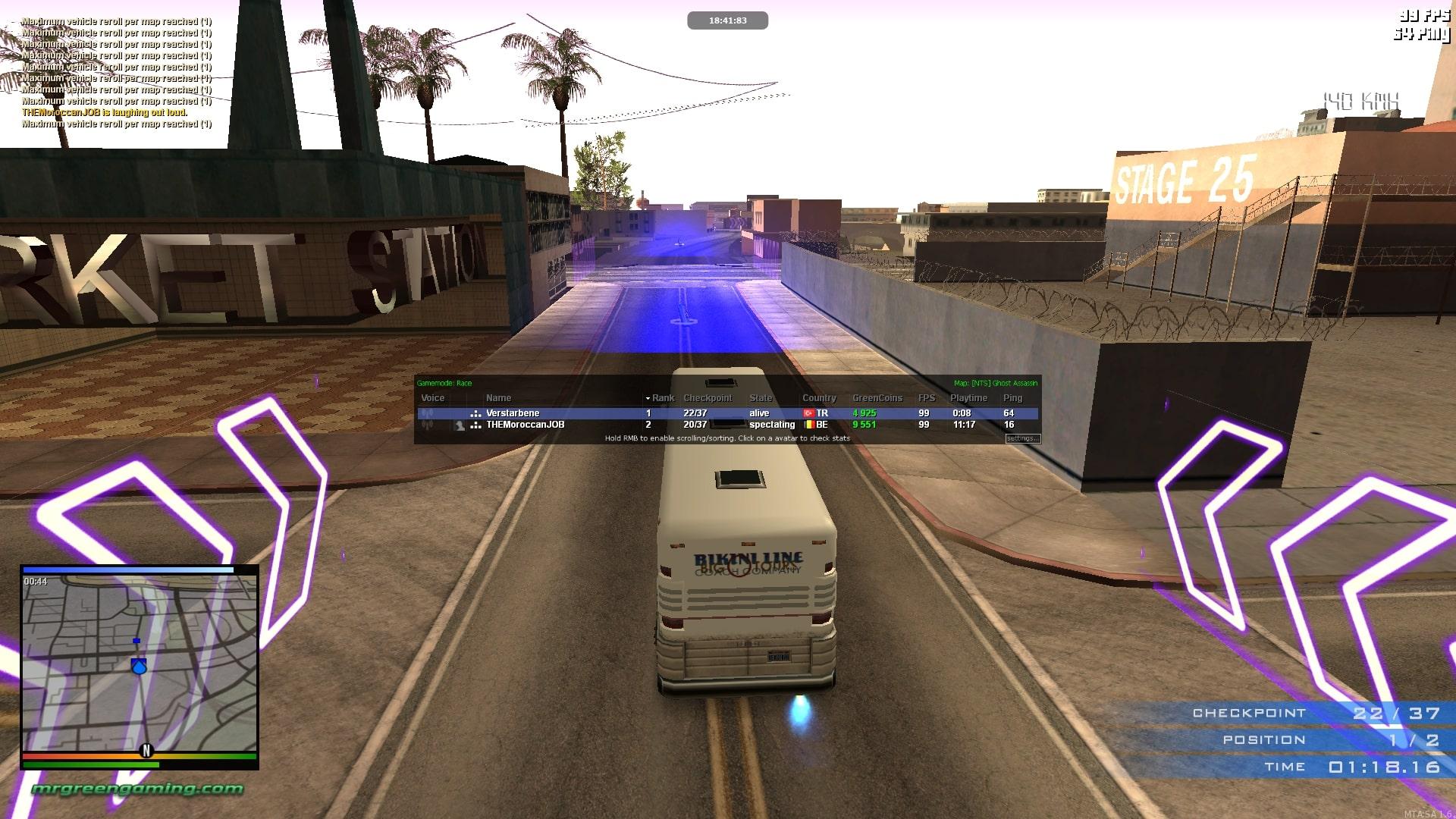Image resolution: width=1456 pixels, height=819 pixels.
Task: Click the Voice column header
Action: (x=432, y=398)
